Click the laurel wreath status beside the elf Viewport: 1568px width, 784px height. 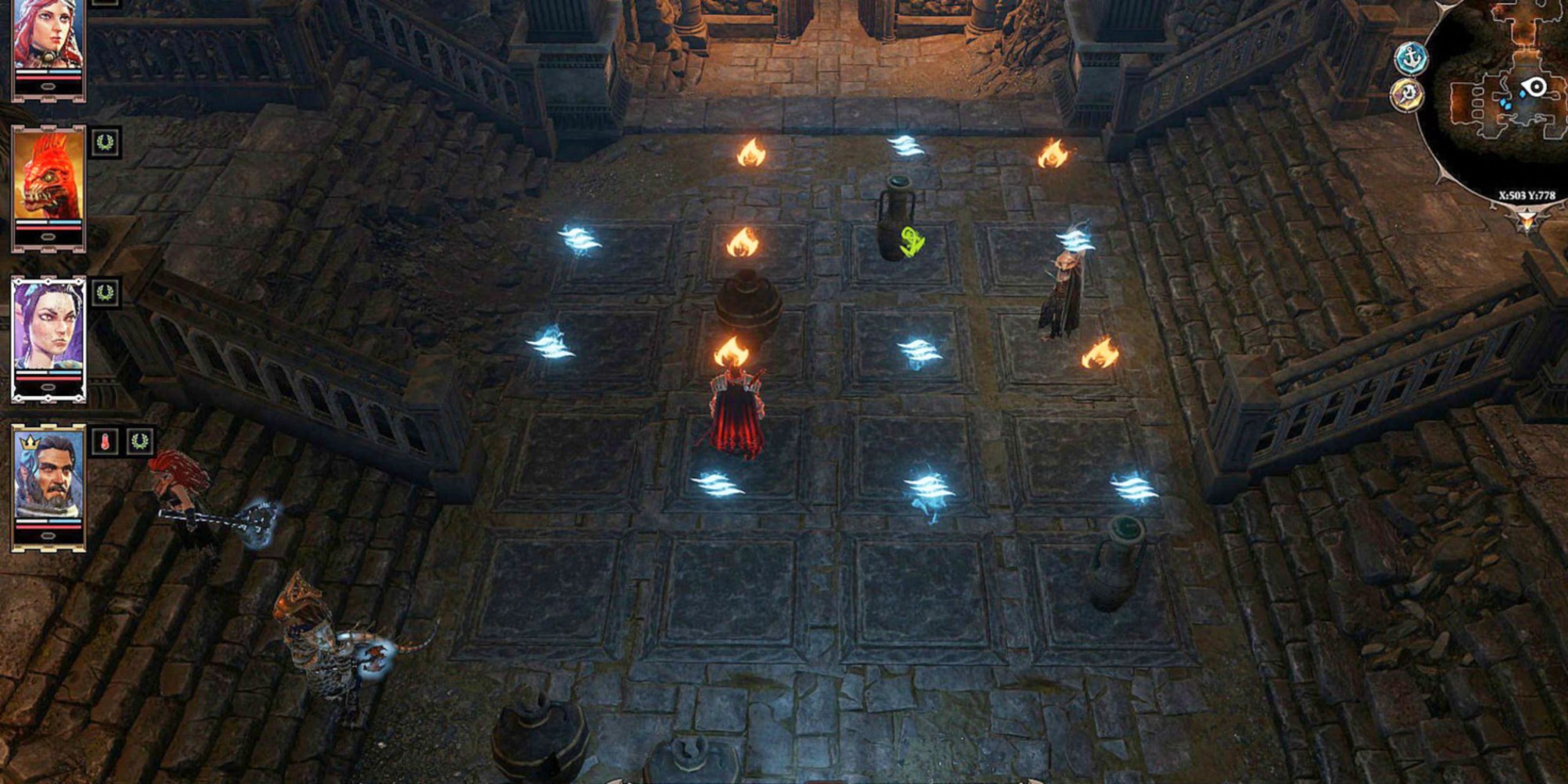click(105, 293)
